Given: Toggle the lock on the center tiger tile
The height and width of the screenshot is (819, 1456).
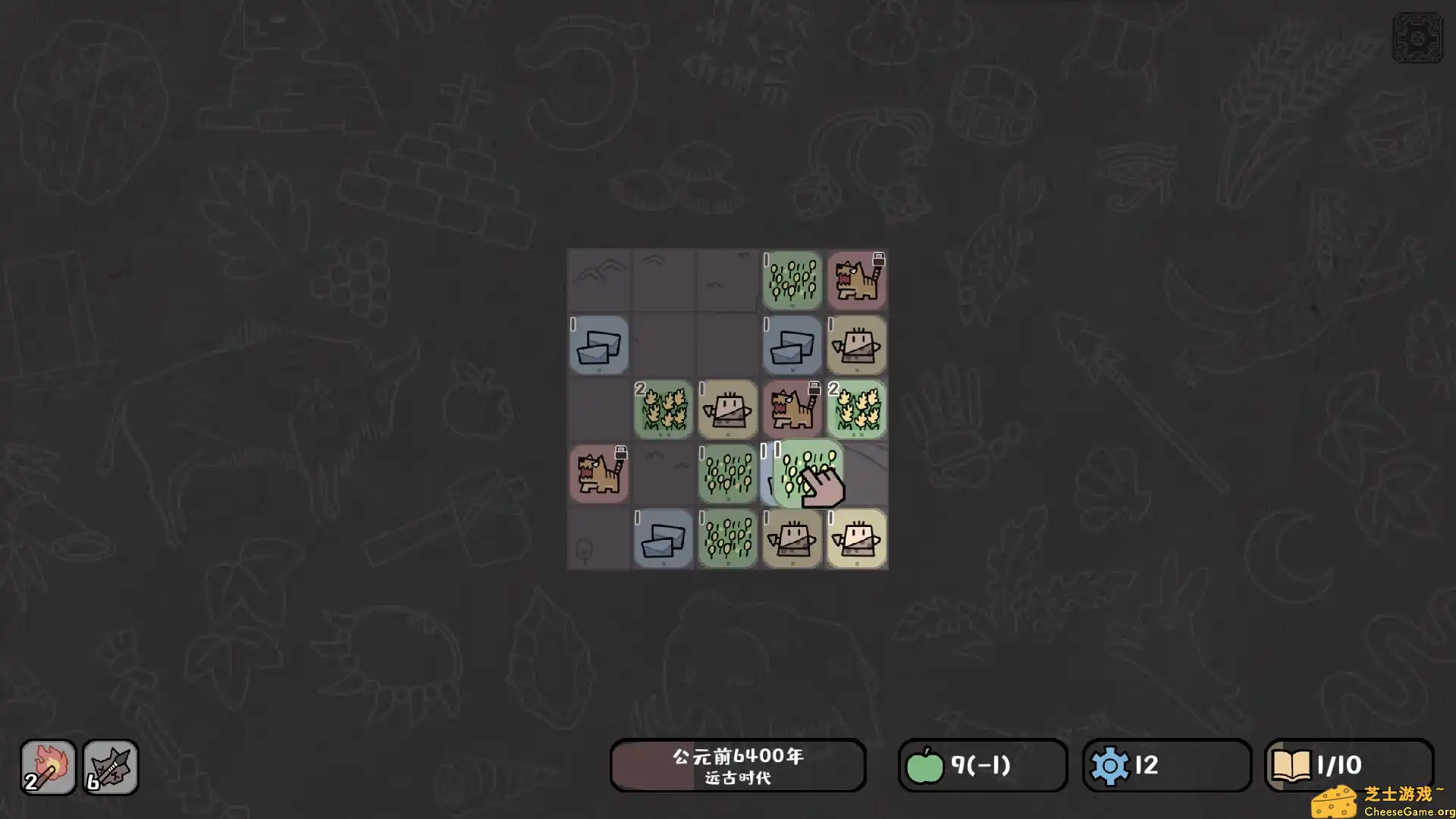Looking at the screenshot, I should pos(815,387).
